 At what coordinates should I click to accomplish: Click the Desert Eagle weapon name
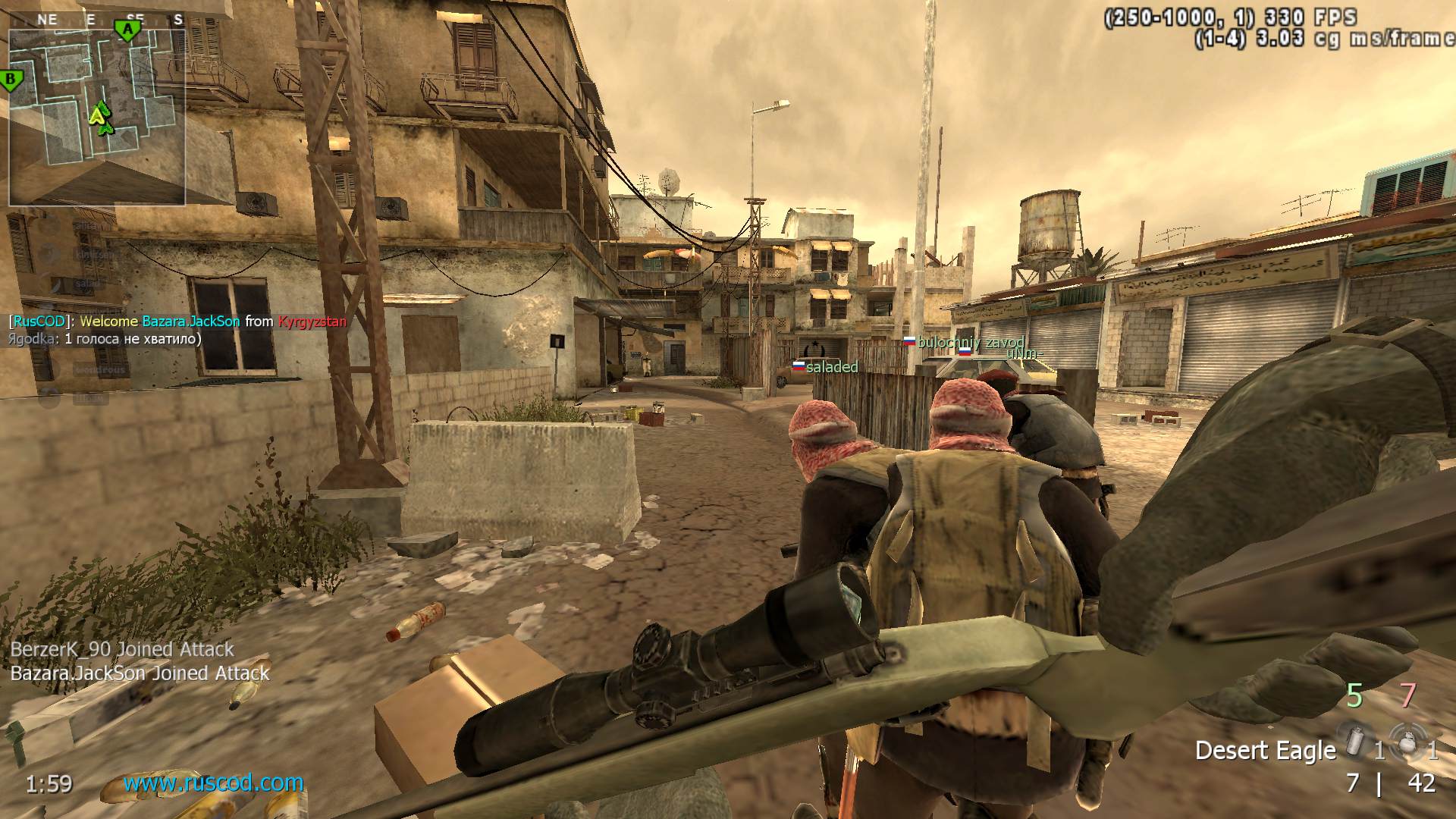tap(1265, 751)
